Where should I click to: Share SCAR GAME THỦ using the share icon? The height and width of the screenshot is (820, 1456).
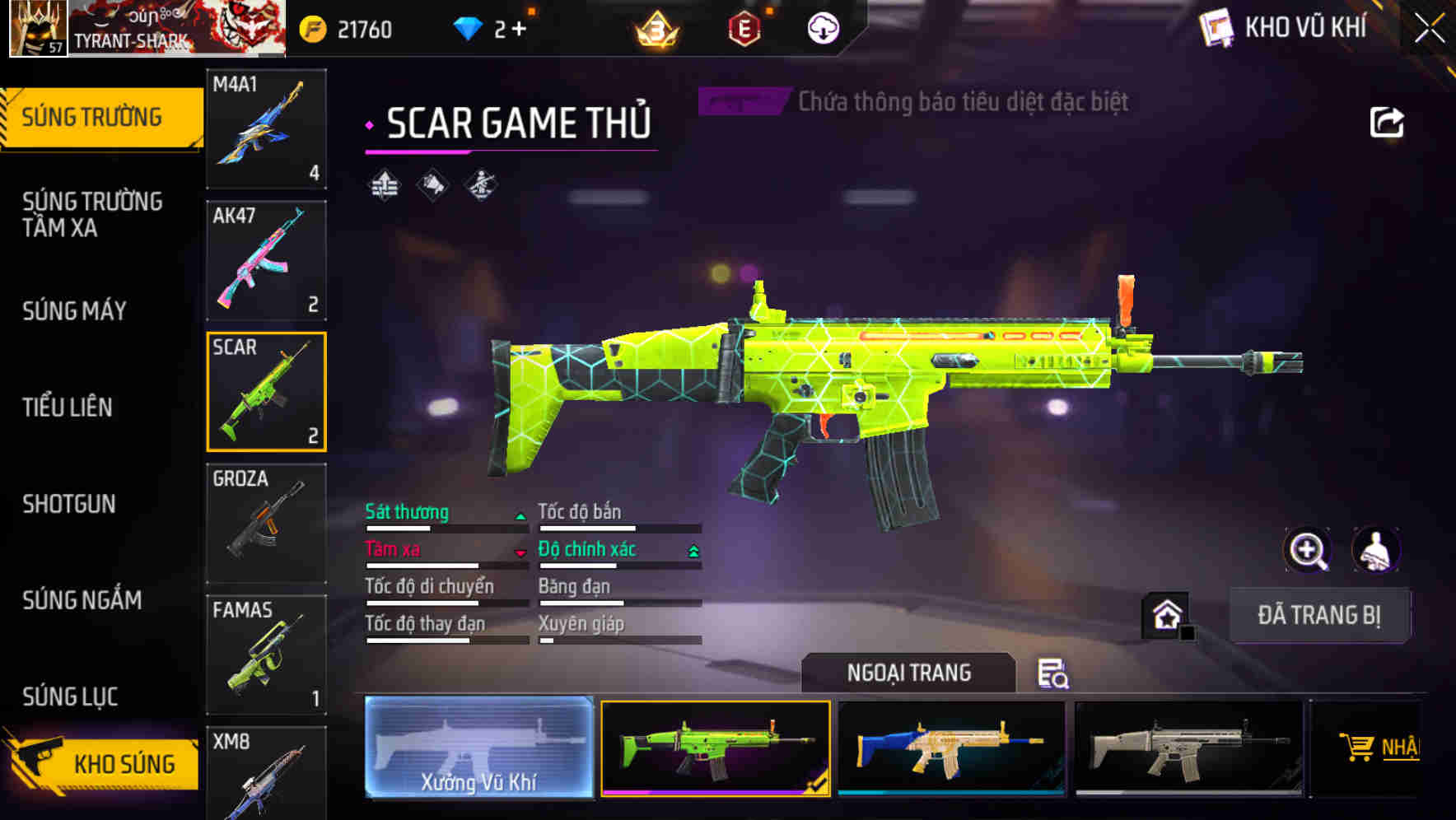1386,121
